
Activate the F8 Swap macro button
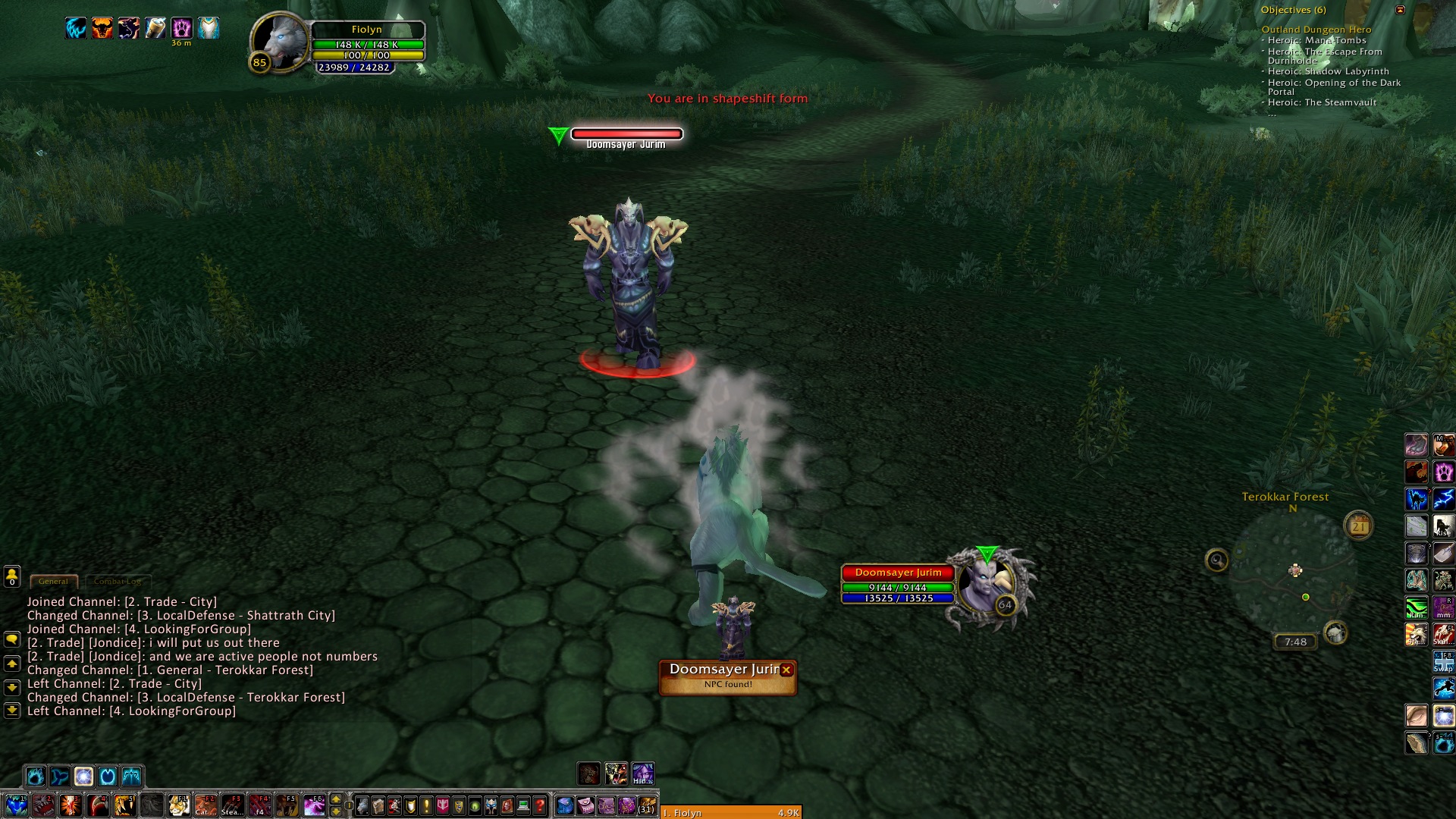coord(1443,661)
